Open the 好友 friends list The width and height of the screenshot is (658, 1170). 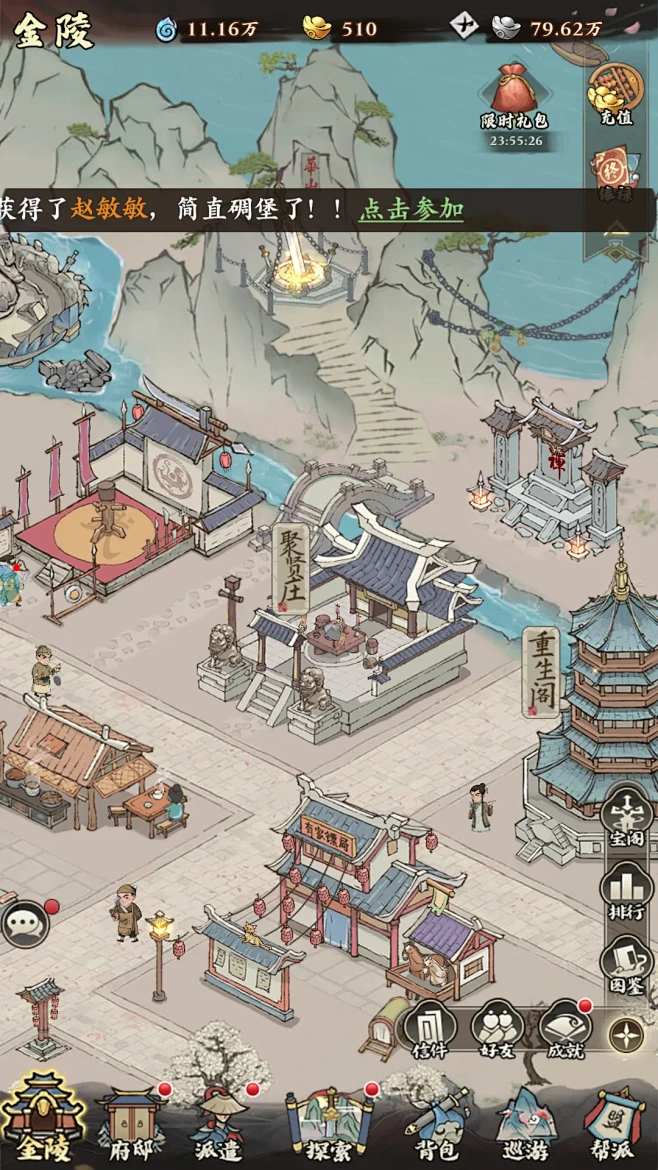(x=497, y=1028)
